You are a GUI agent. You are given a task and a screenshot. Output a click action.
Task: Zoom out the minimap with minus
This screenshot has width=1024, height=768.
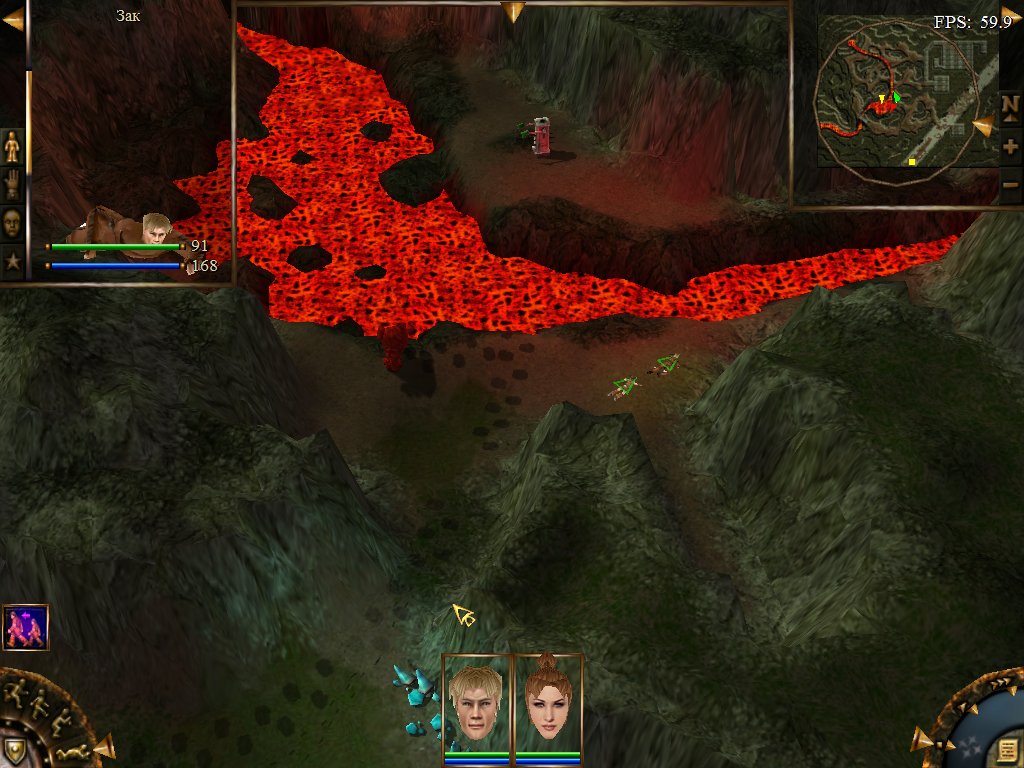pos(1010,184)
